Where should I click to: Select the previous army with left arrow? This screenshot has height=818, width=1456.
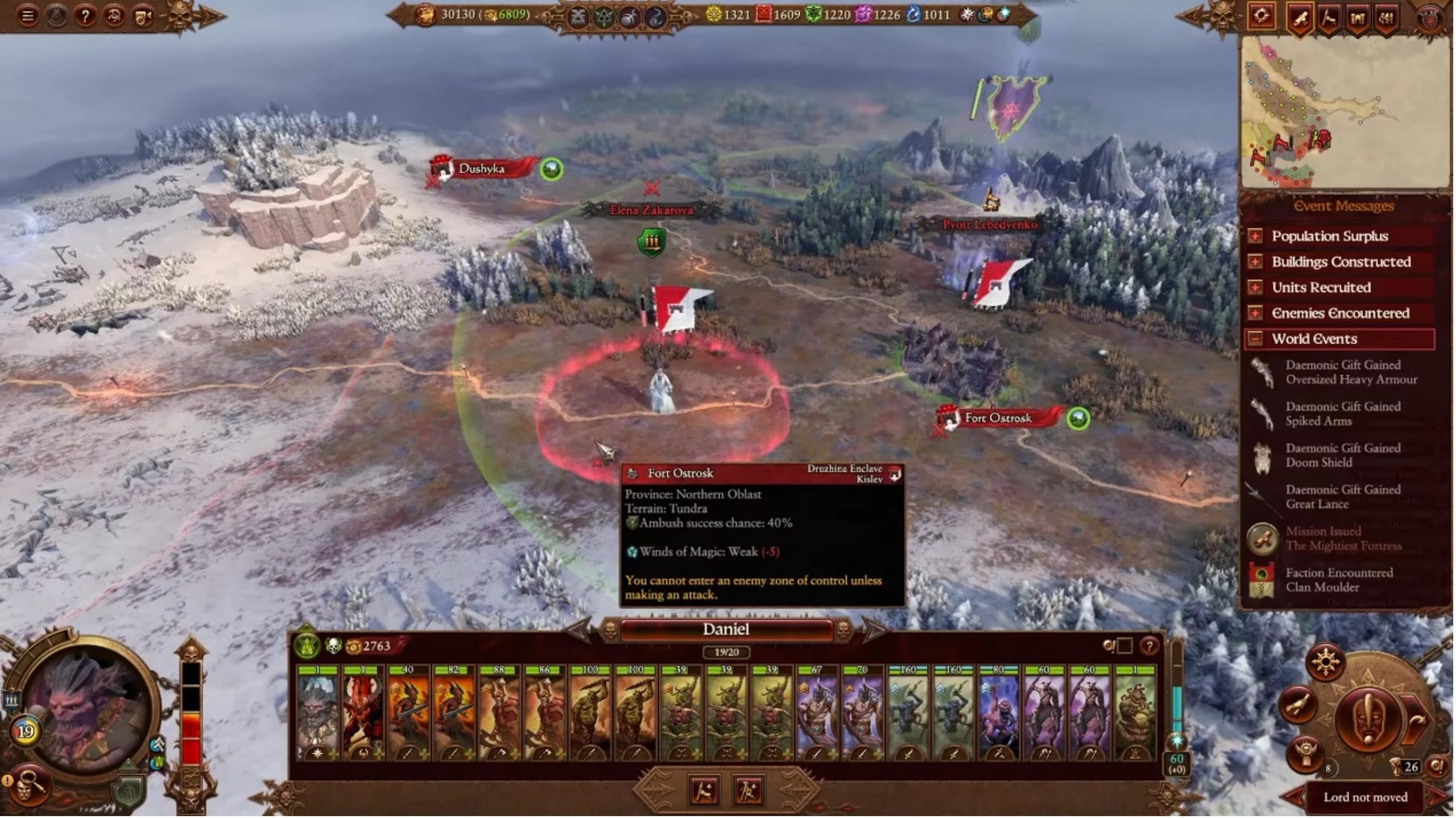tap(579, 630)
